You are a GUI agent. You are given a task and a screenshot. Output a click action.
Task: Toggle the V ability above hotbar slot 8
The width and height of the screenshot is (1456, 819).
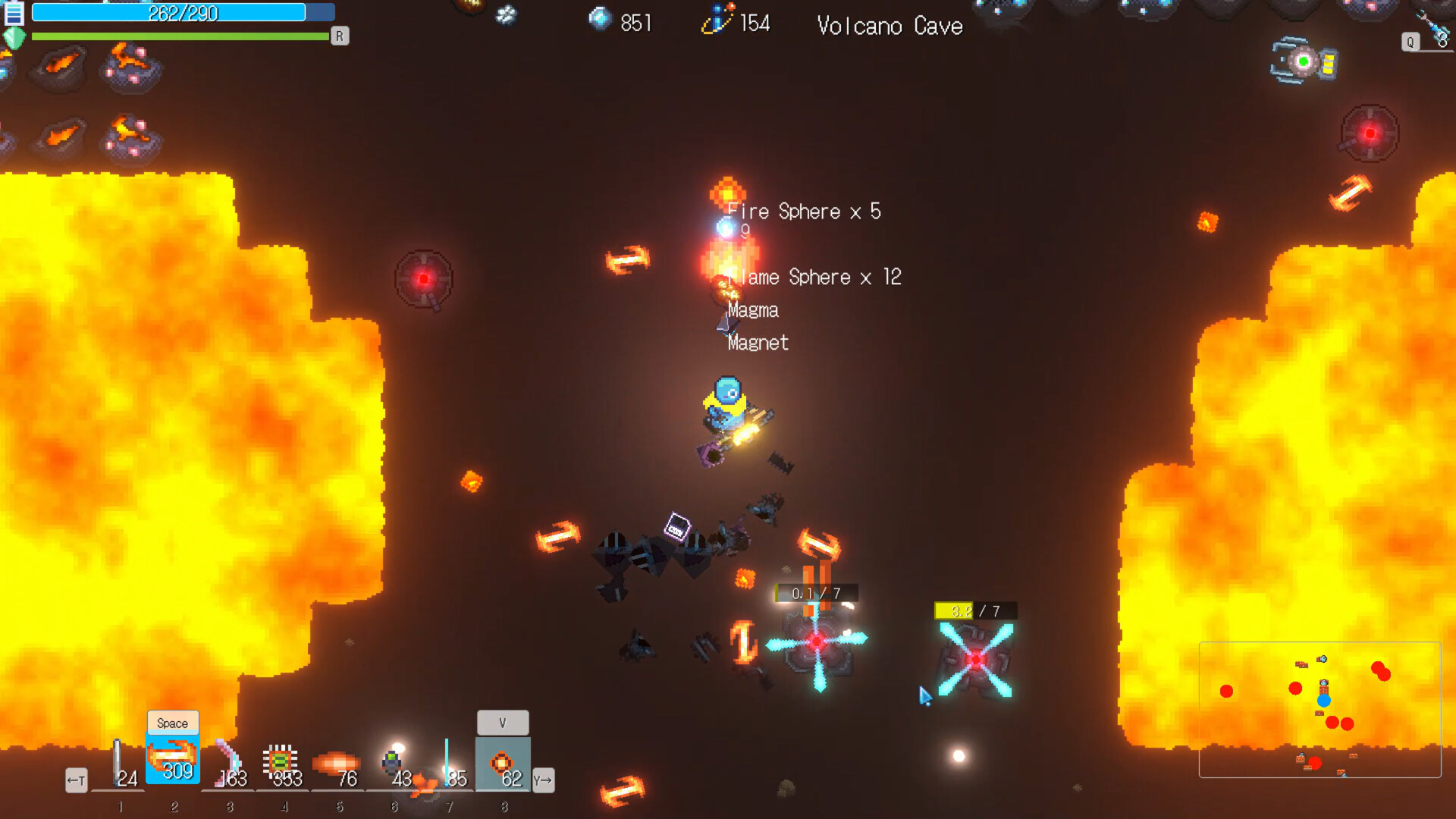503,722
